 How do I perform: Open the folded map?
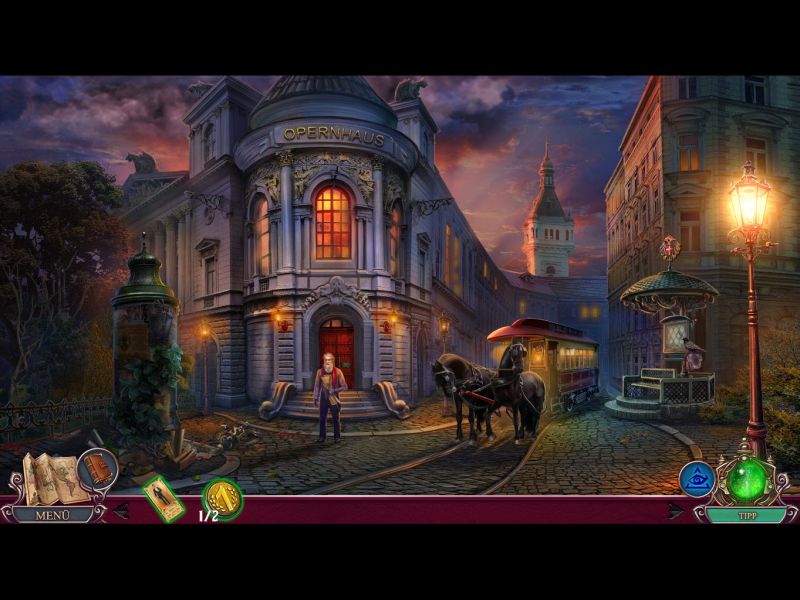54,478
